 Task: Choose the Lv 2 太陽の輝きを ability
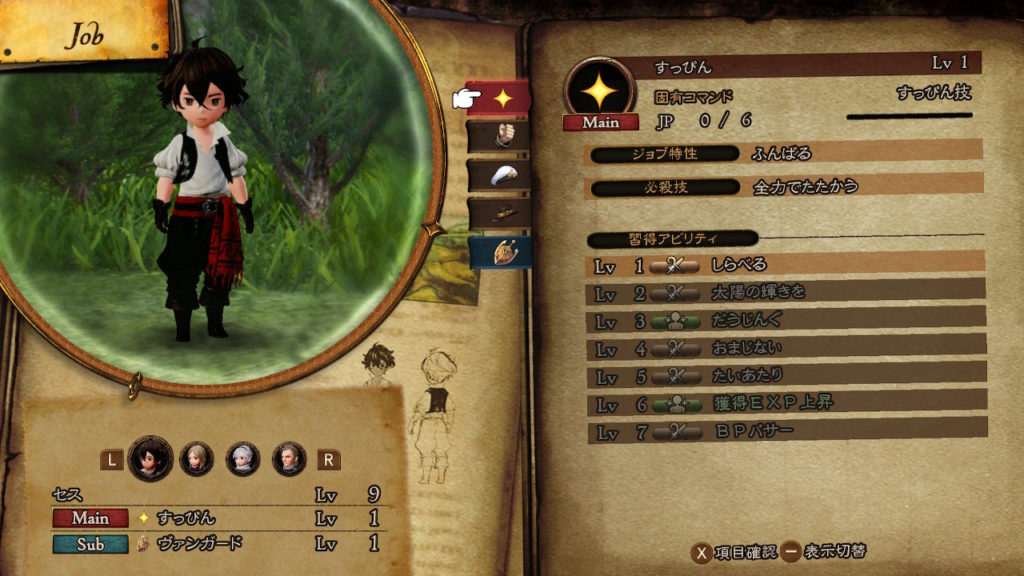coord(785,293)
